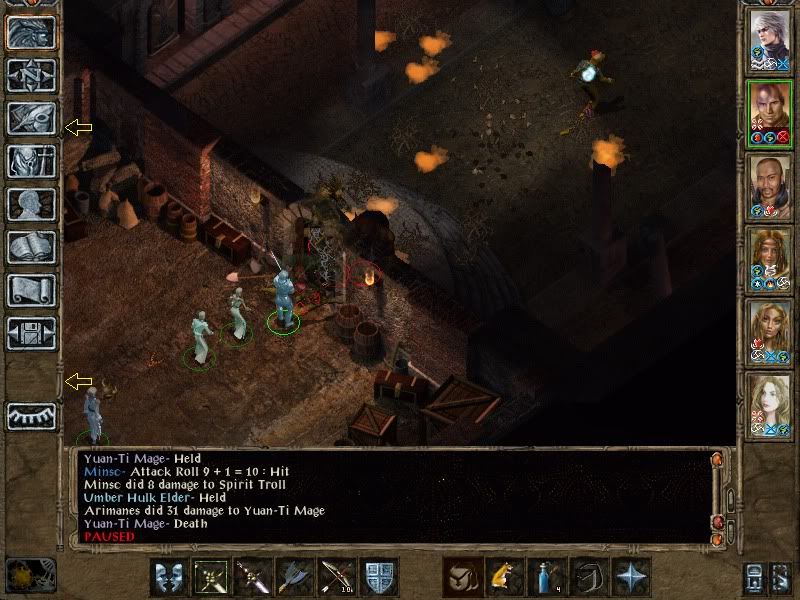Open the journal via the quill button
Screen dimensions: 800x600
[30, 118]
